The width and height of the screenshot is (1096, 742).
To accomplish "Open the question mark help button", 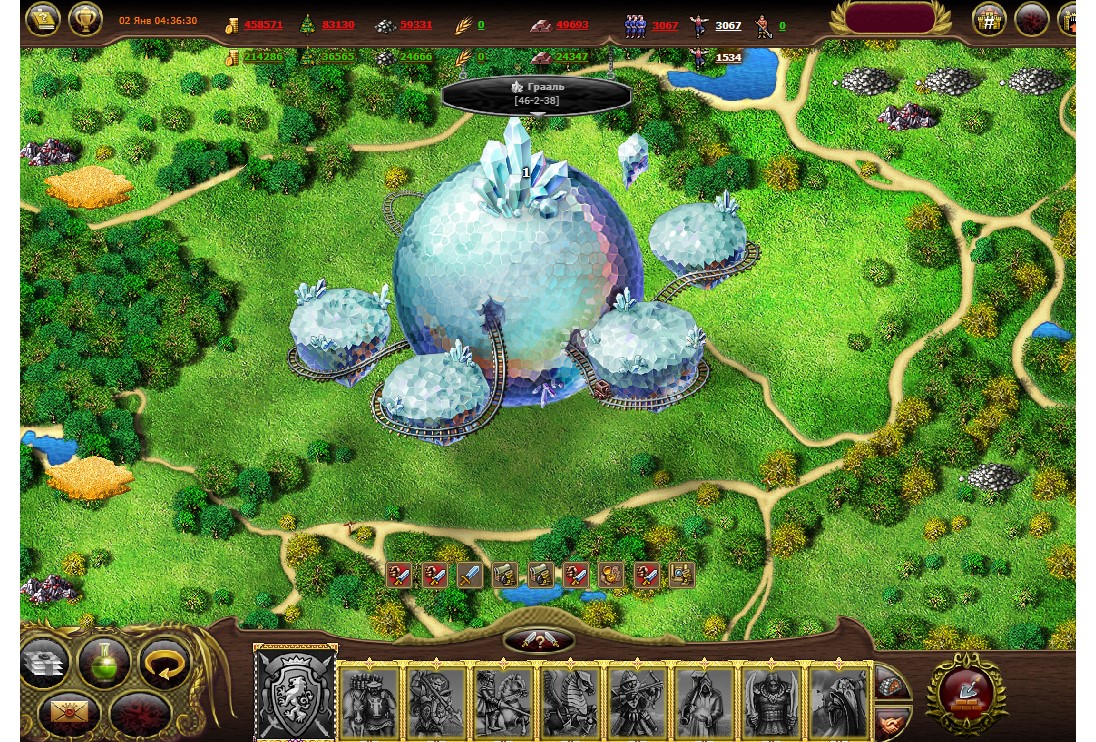I will [540, 641].
